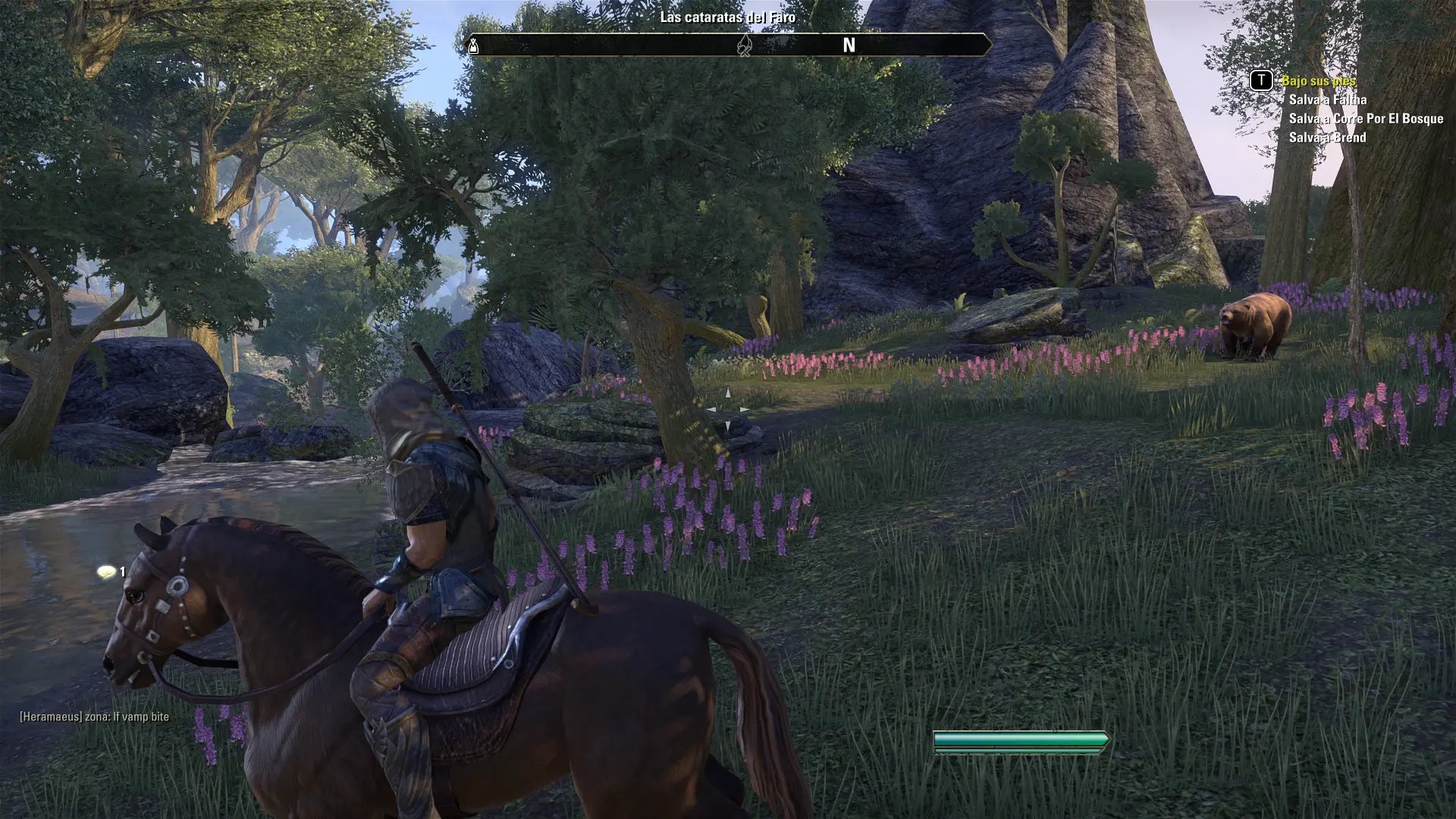Click the "Salva a Faltha" objective
The height and width of the screenshot is (819, 1456).
coord(1327,99)
